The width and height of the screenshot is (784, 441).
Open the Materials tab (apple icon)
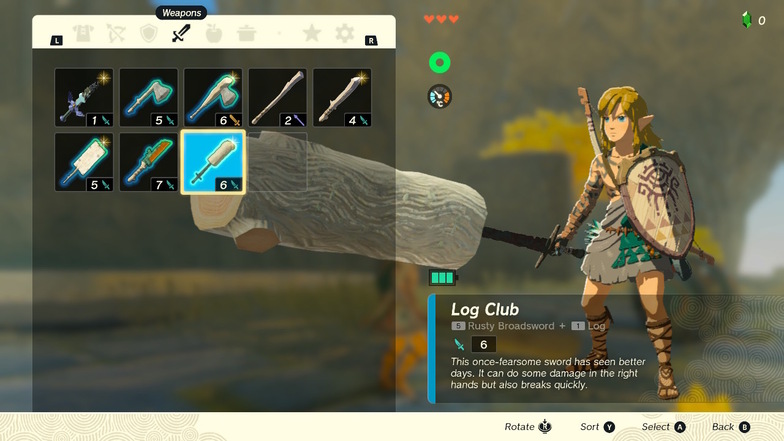pos(213,34)
